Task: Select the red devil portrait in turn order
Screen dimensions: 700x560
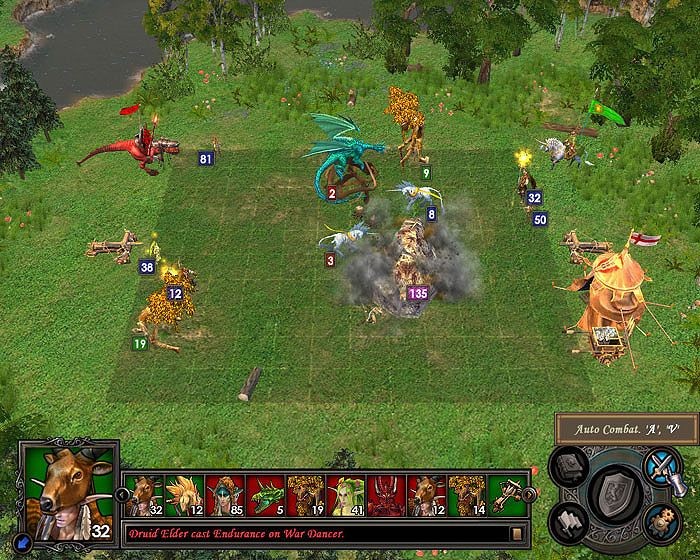Action: [x=384, y=494]
